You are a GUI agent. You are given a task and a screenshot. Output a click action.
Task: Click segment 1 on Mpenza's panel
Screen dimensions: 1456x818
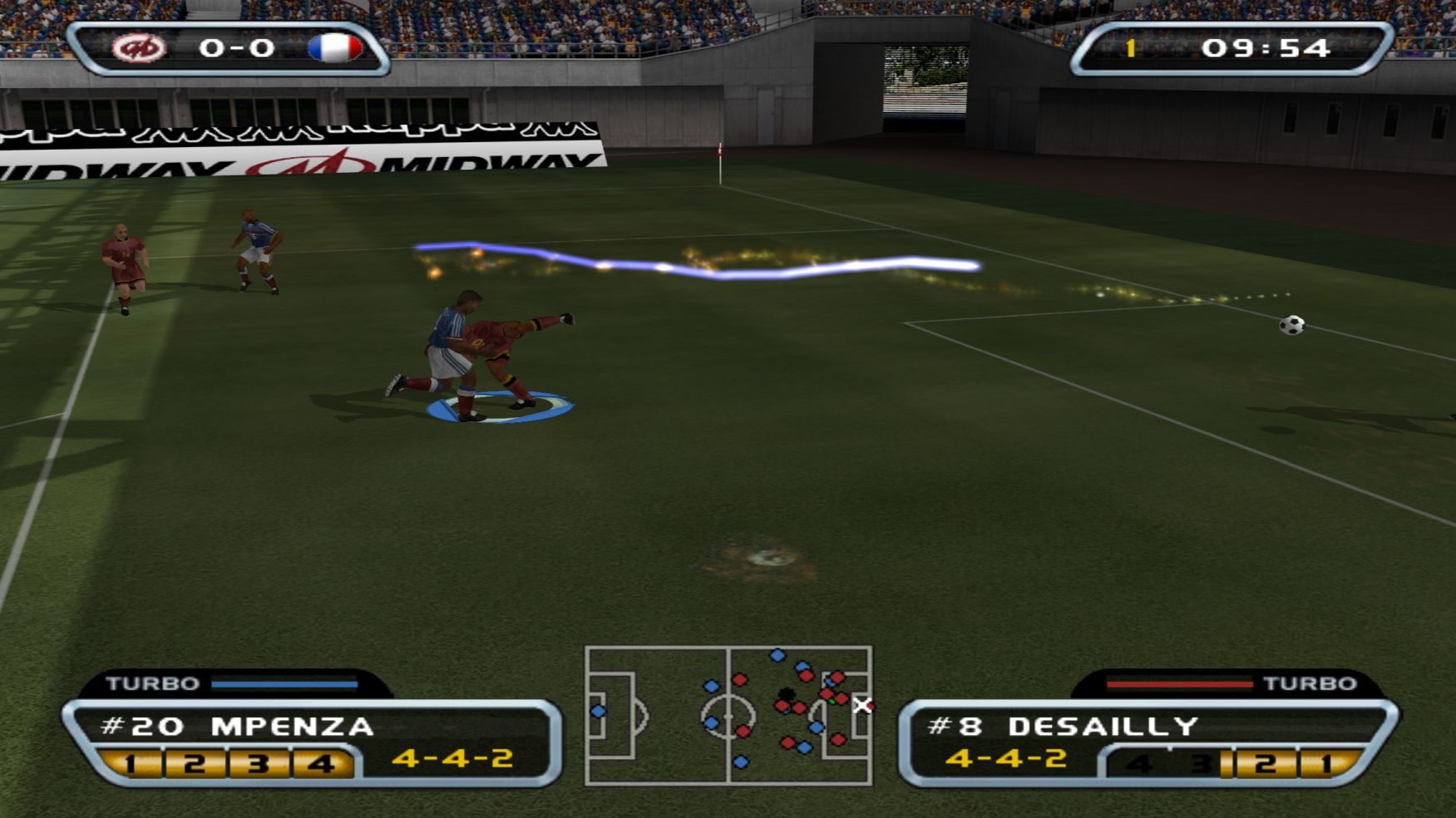(x=131, y=762)
